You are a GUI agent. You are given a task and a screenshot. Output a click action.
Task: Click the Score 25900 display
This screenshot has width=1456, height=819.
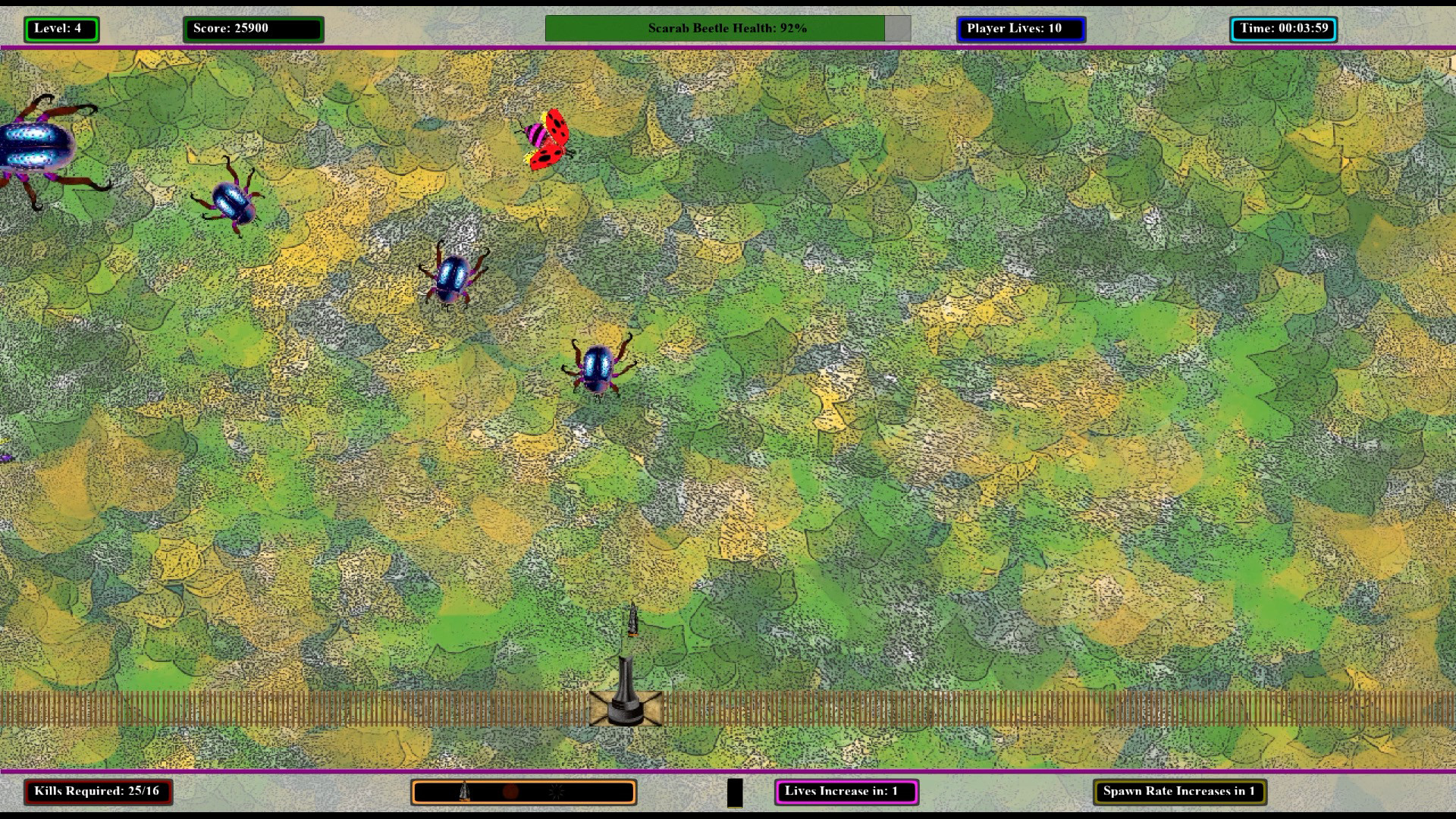pyautogui.click(x=254, y=29)
